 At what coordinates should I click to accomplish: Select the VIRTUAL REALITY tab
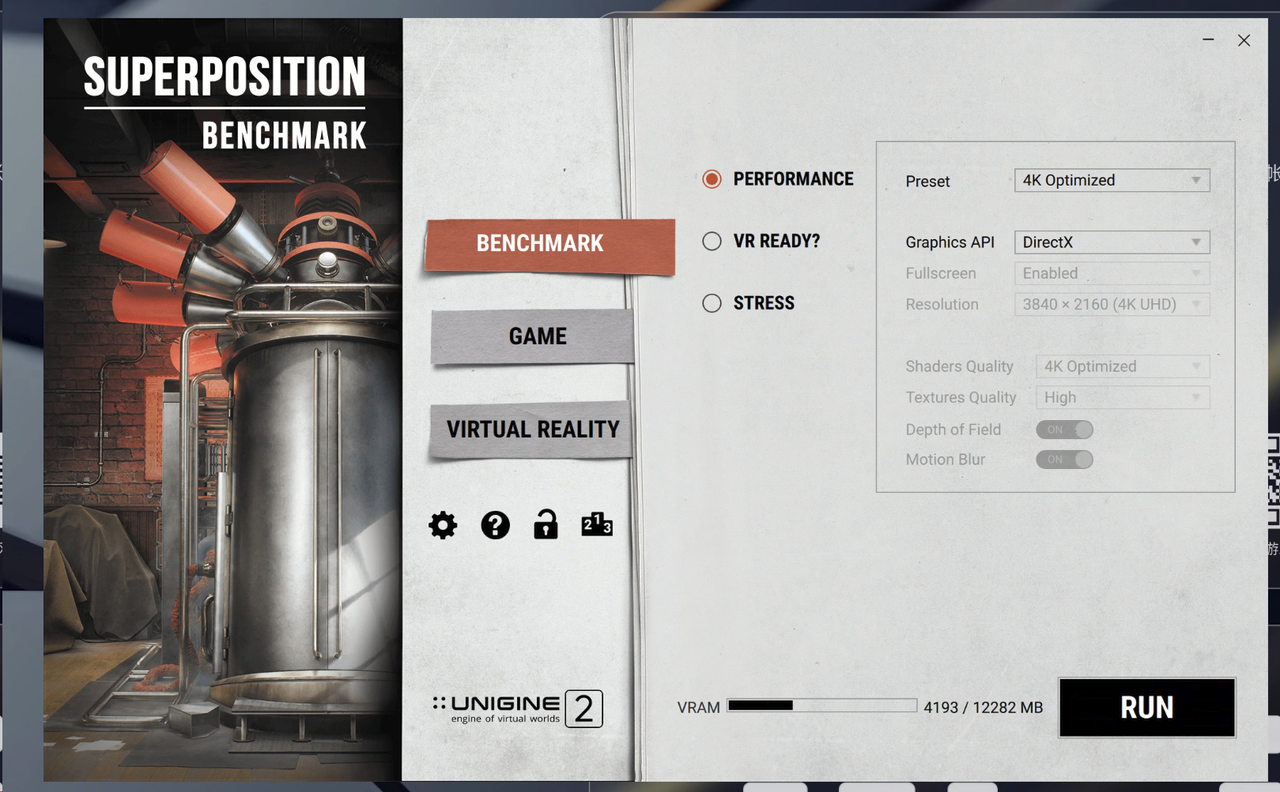pyautogui.click(x=533, y=430)
